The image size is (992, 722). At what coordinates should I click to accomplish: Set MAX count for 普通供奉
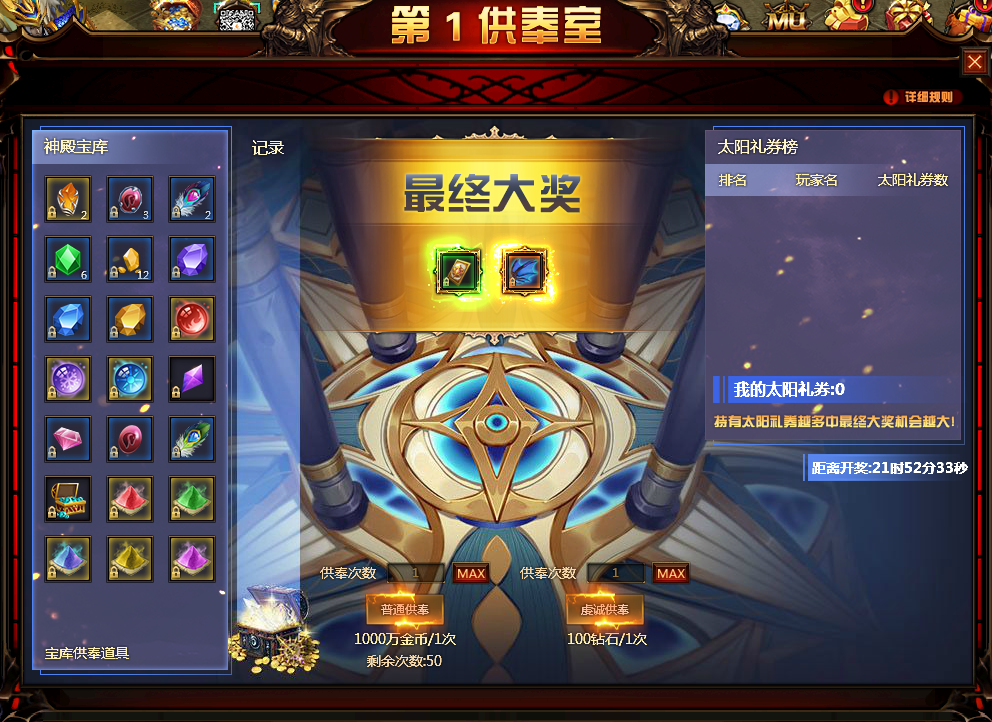471,573
